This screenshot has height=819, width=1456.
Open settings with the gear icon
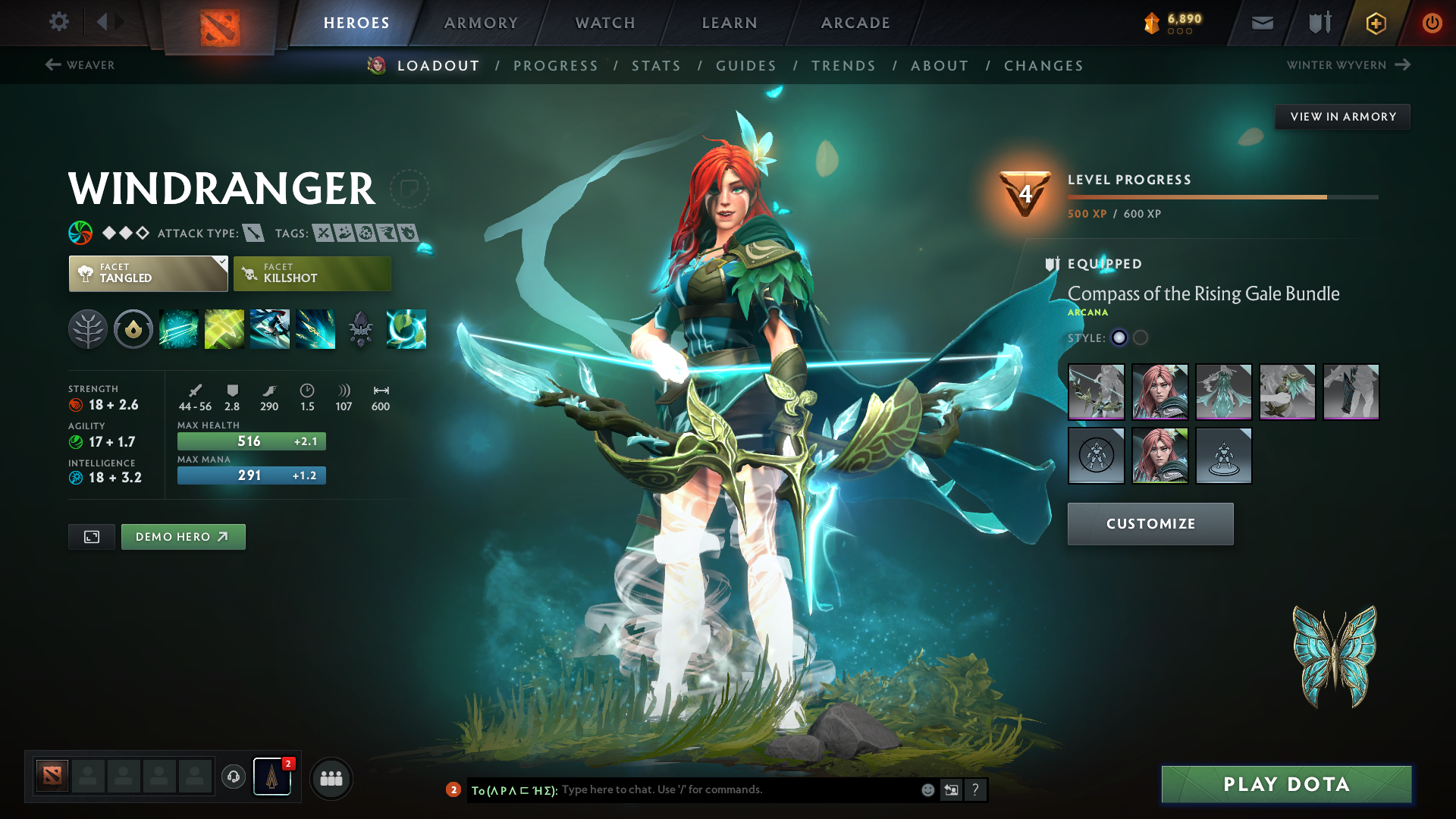click(x=59, y=22)
